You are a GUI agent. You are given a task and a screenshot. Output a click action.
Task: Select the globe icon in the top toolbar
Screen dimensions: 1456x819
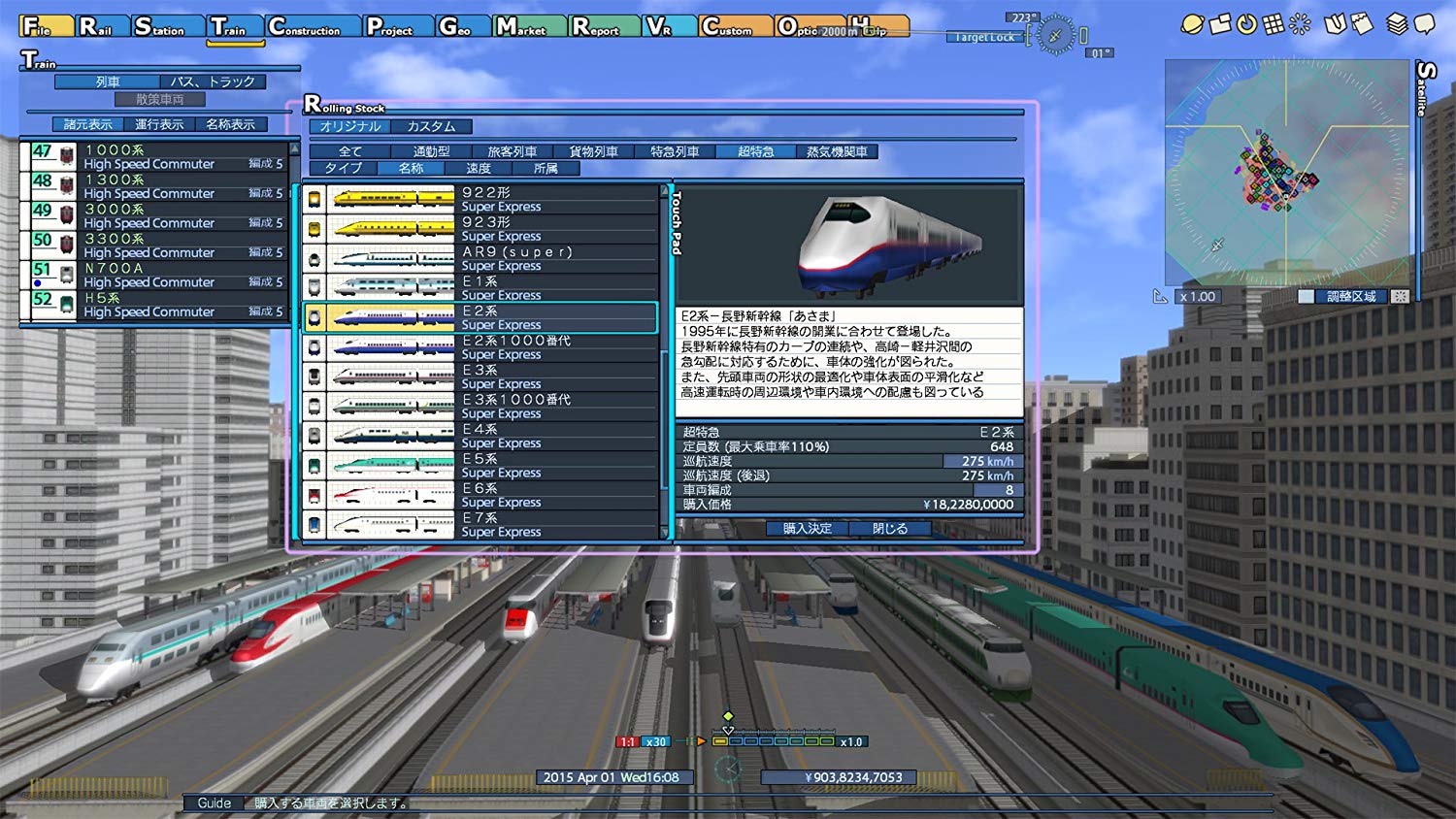pos(1193,23)
